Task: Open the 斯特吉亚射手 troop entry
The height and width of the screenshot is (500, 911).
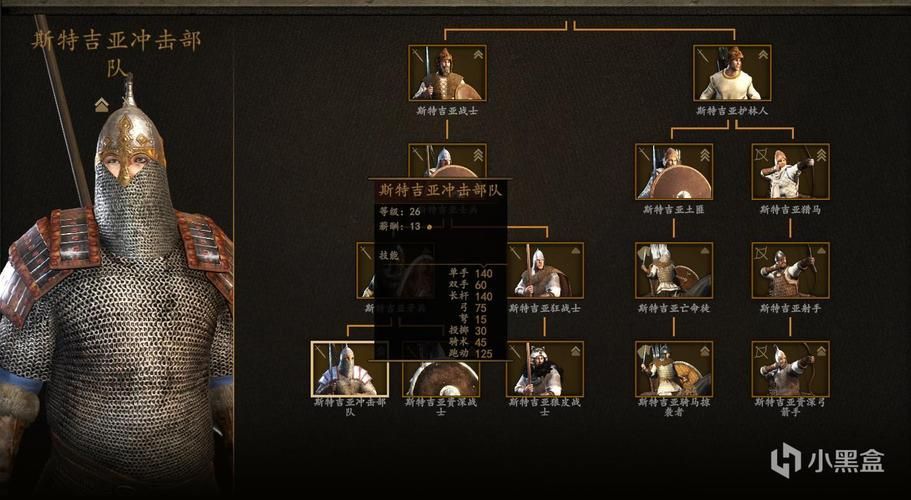Action: (790, 270)
